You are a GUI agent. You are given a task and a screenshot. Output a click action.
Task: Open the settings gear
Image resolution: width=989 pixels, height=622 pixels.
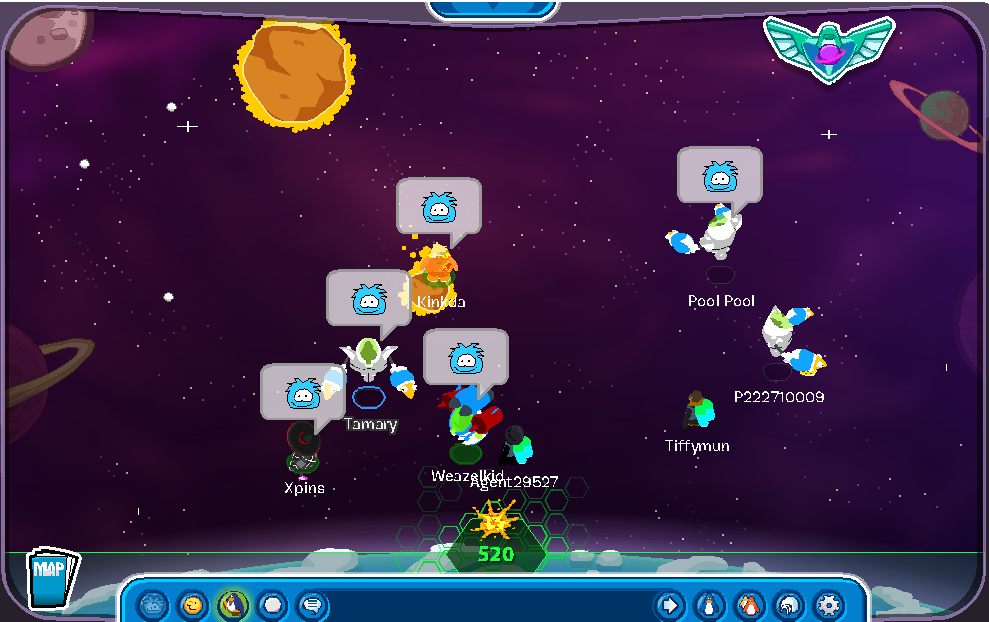[829, 605]
